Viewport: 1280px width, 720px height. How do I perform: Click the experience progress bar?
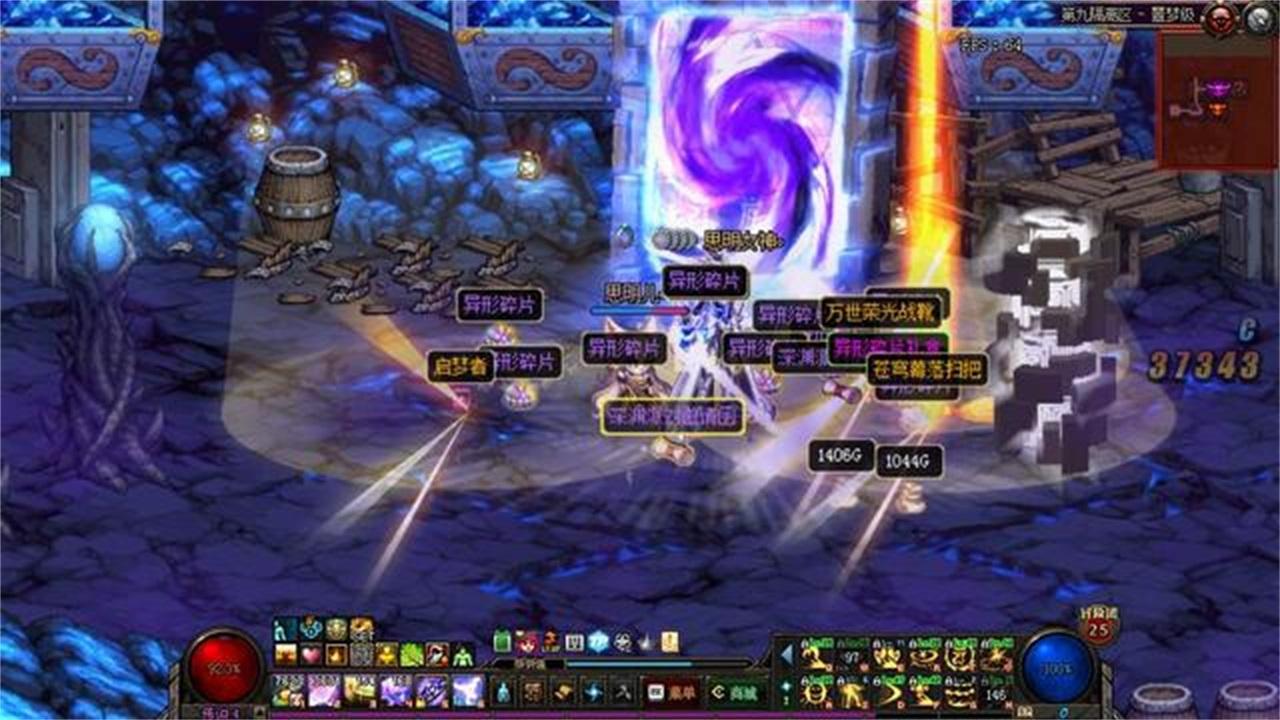coord(629,663)
